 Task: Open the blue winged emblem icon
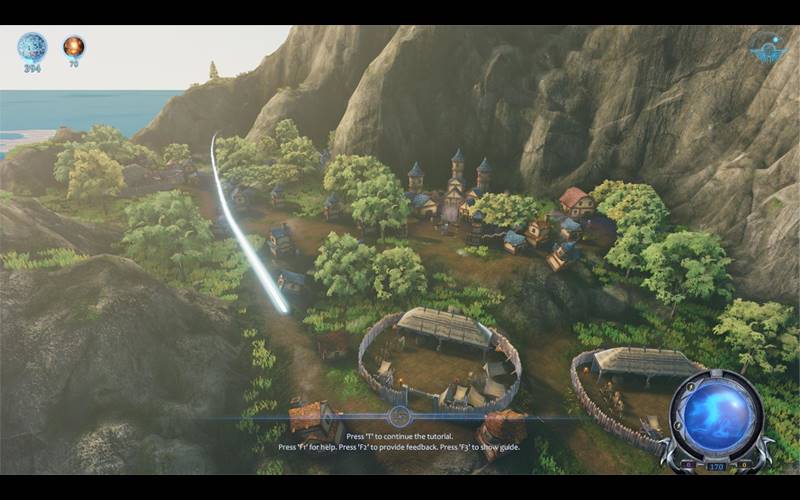[767, 47]
